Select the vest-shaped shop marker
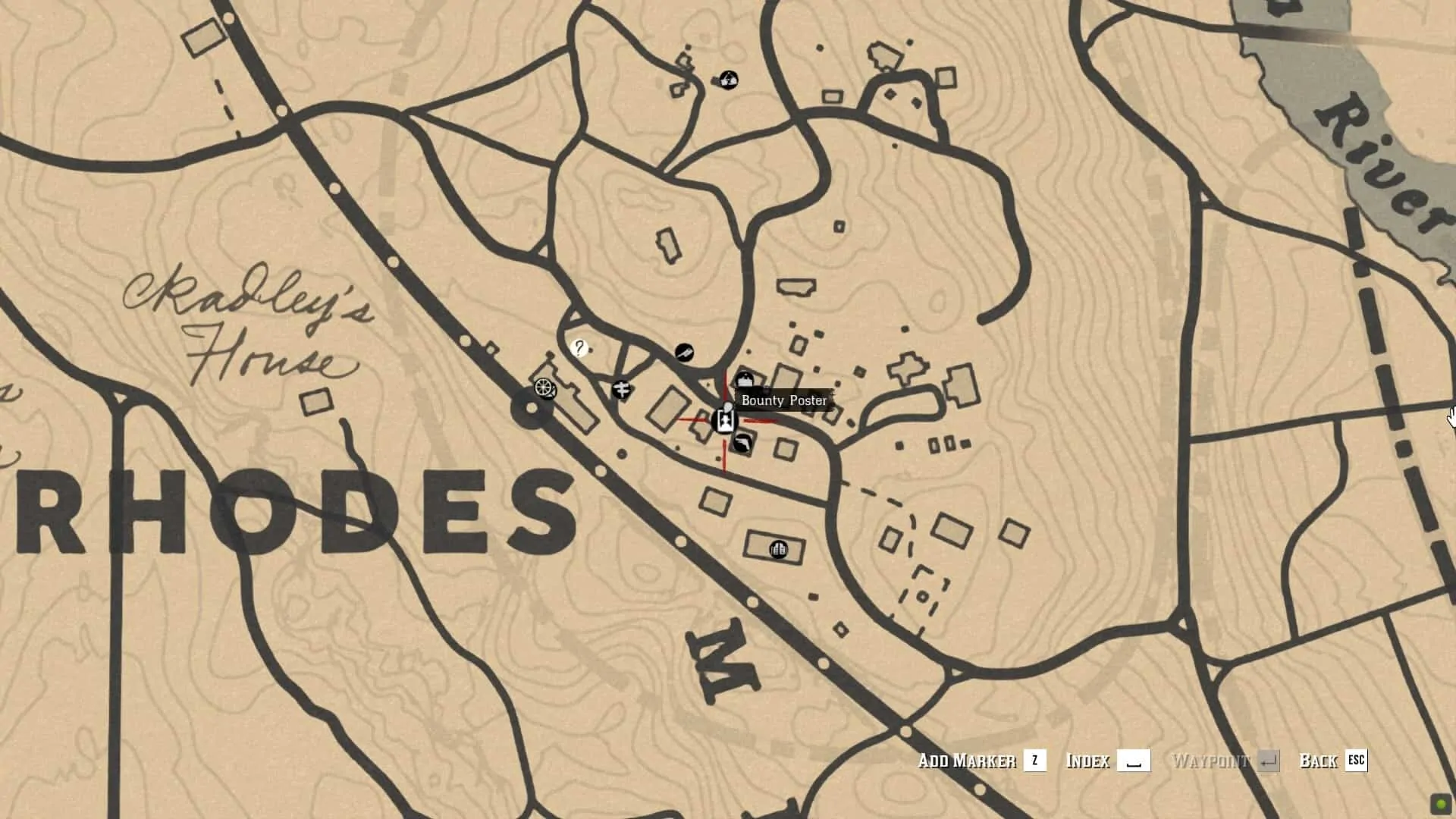Viewport: 1456px width, 819px height. pyautogui.click(x=778, y=549)
